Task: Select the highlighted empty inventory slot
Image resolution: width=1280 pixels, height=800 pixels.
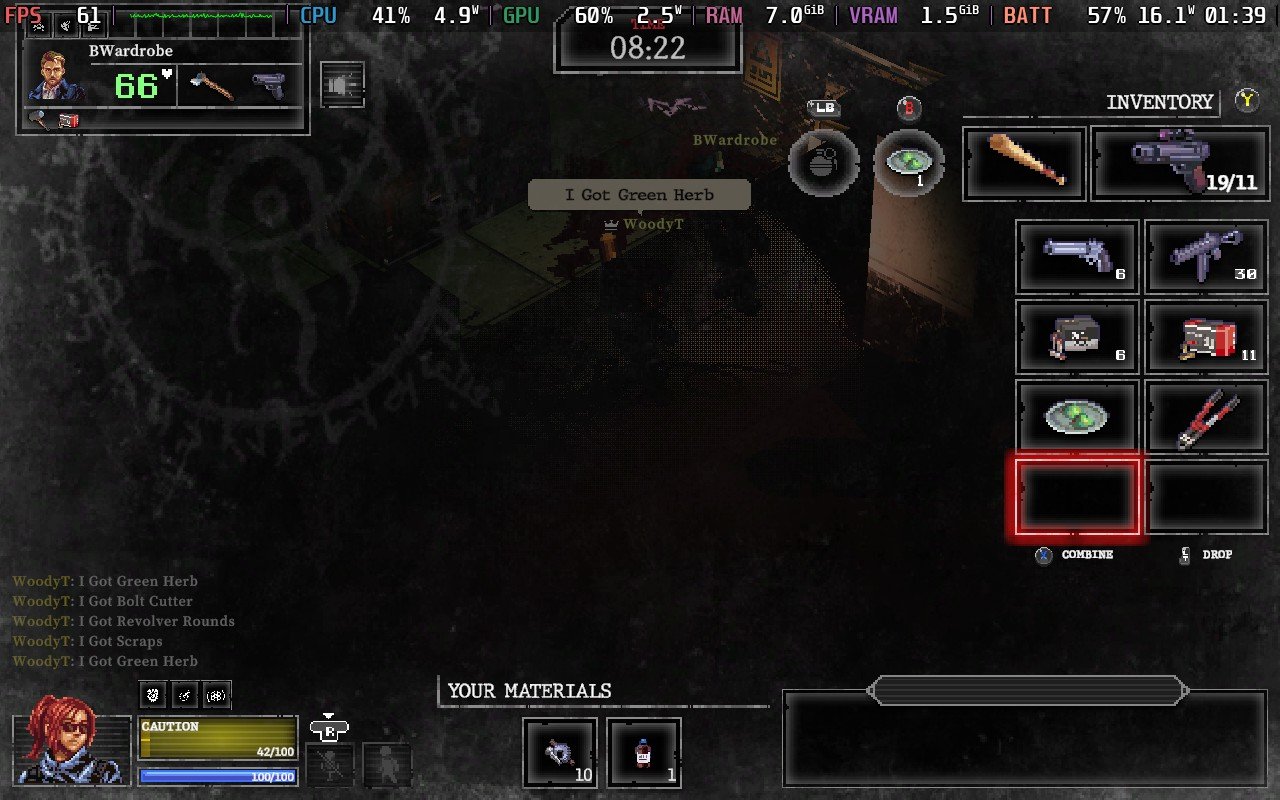Action: 1077,496
